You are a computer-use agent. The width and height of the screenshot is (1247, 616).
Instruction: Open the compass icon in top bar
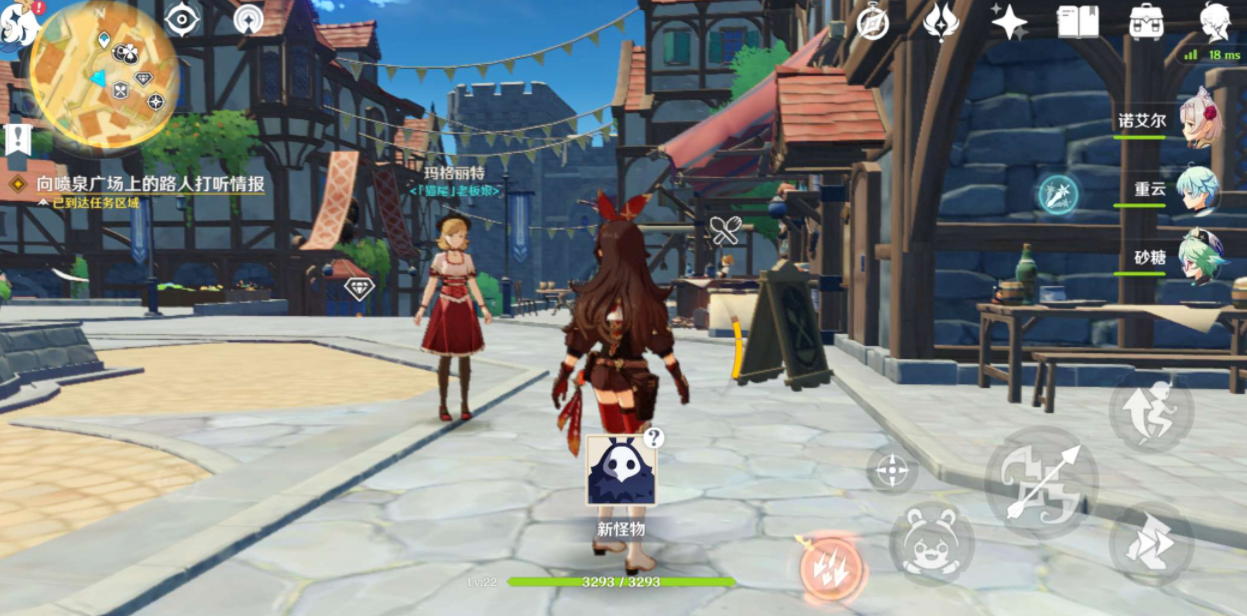873,21
